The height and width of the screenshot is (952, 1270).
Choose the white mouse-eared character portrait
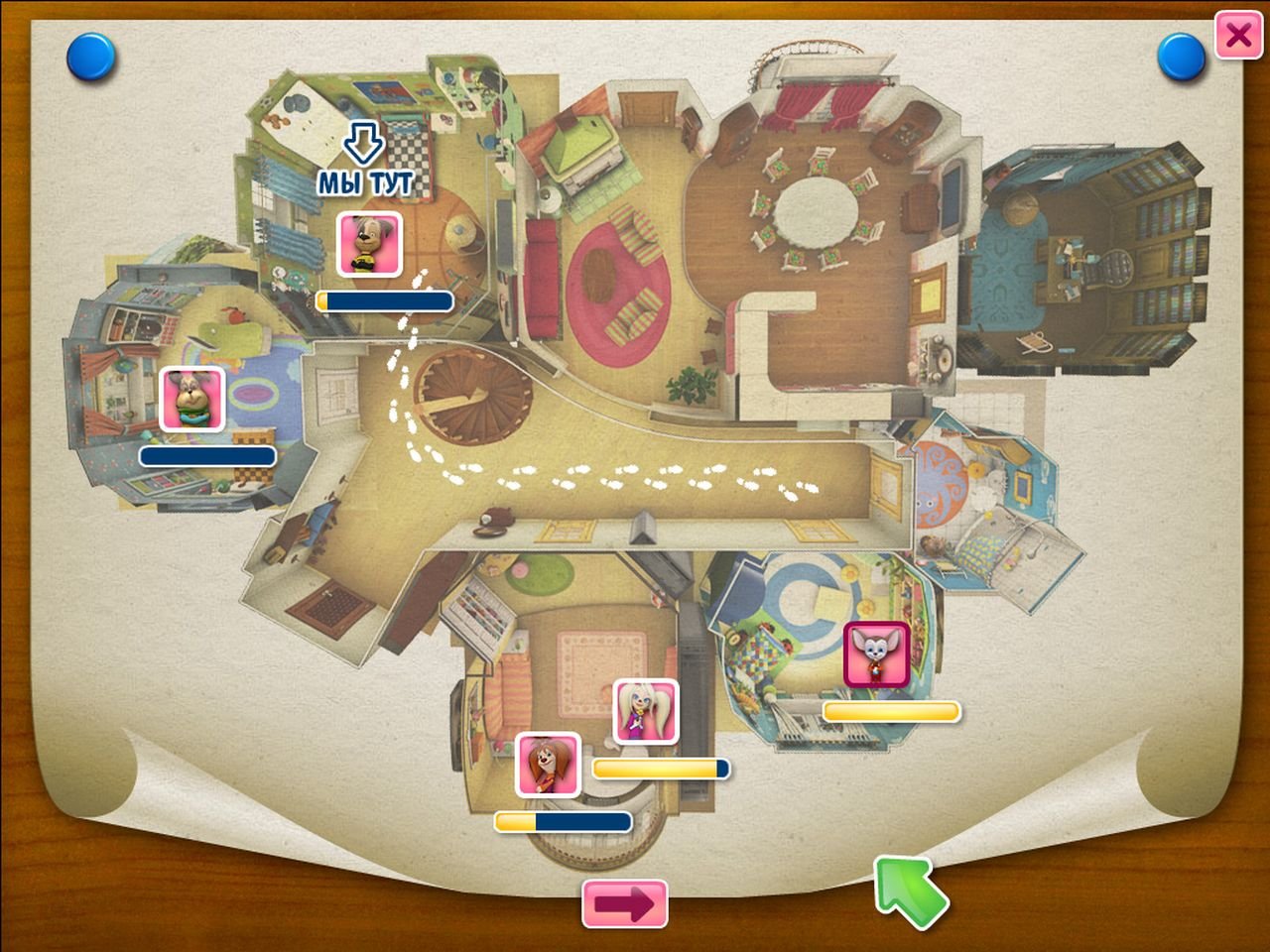pos(876,654)
